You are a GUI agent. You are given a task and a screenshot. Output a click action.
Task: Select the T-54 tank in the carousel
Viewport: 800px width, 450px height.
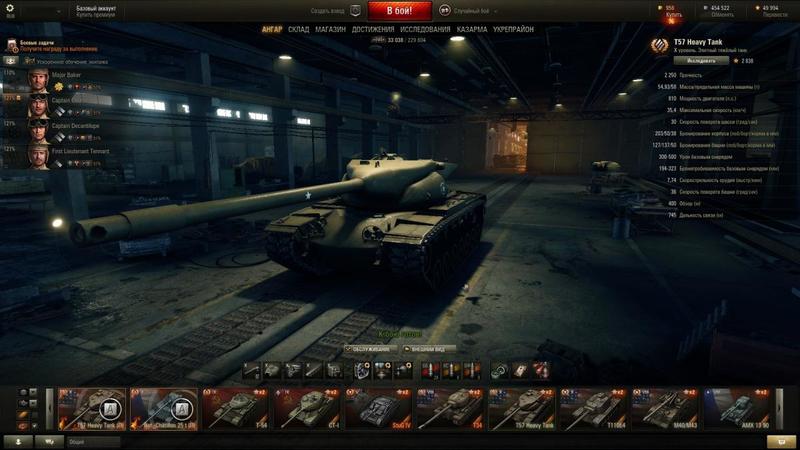[236, 408]
